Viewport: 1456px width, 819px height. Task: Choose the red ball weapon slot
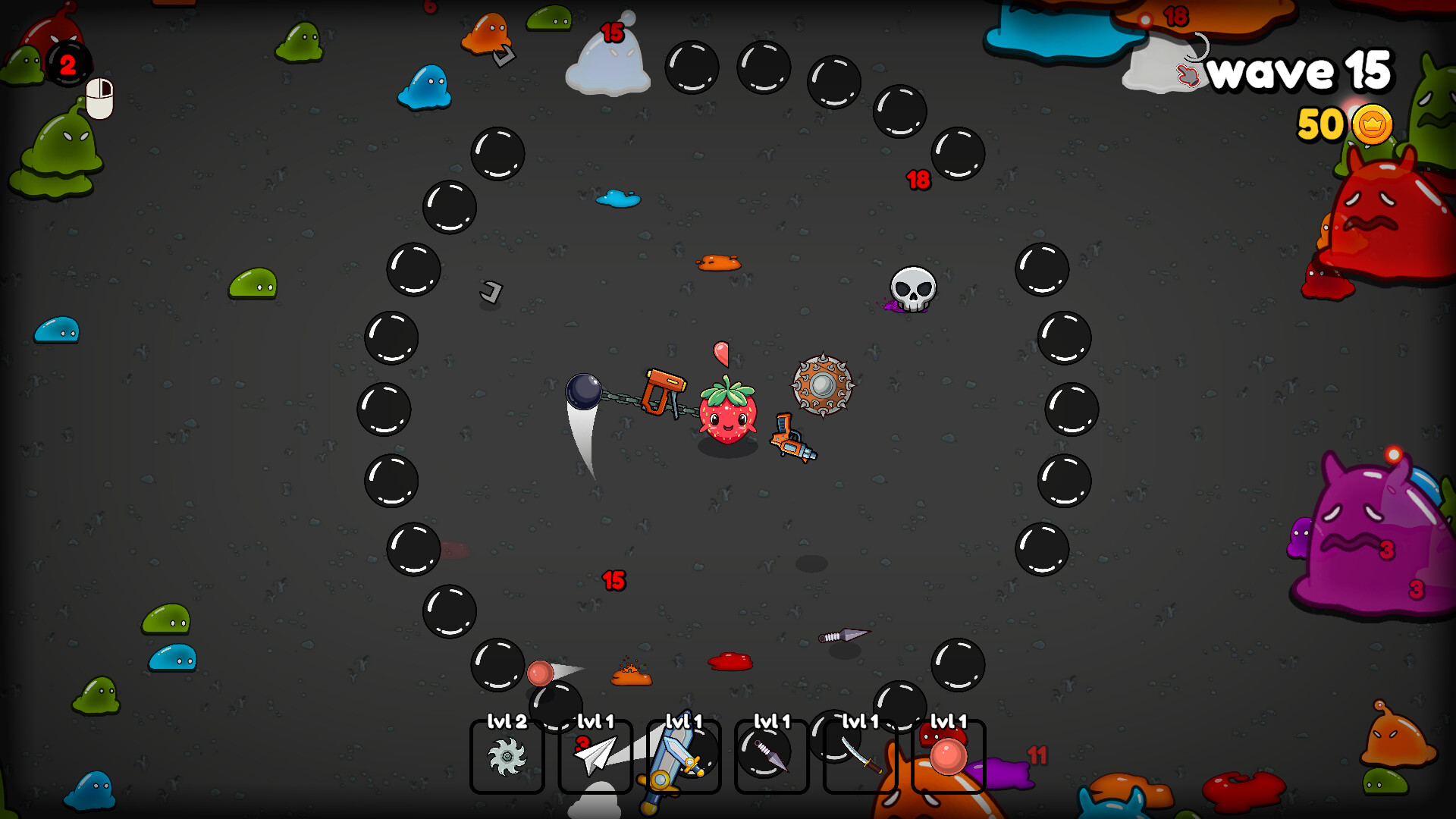[x=948, y=756]
